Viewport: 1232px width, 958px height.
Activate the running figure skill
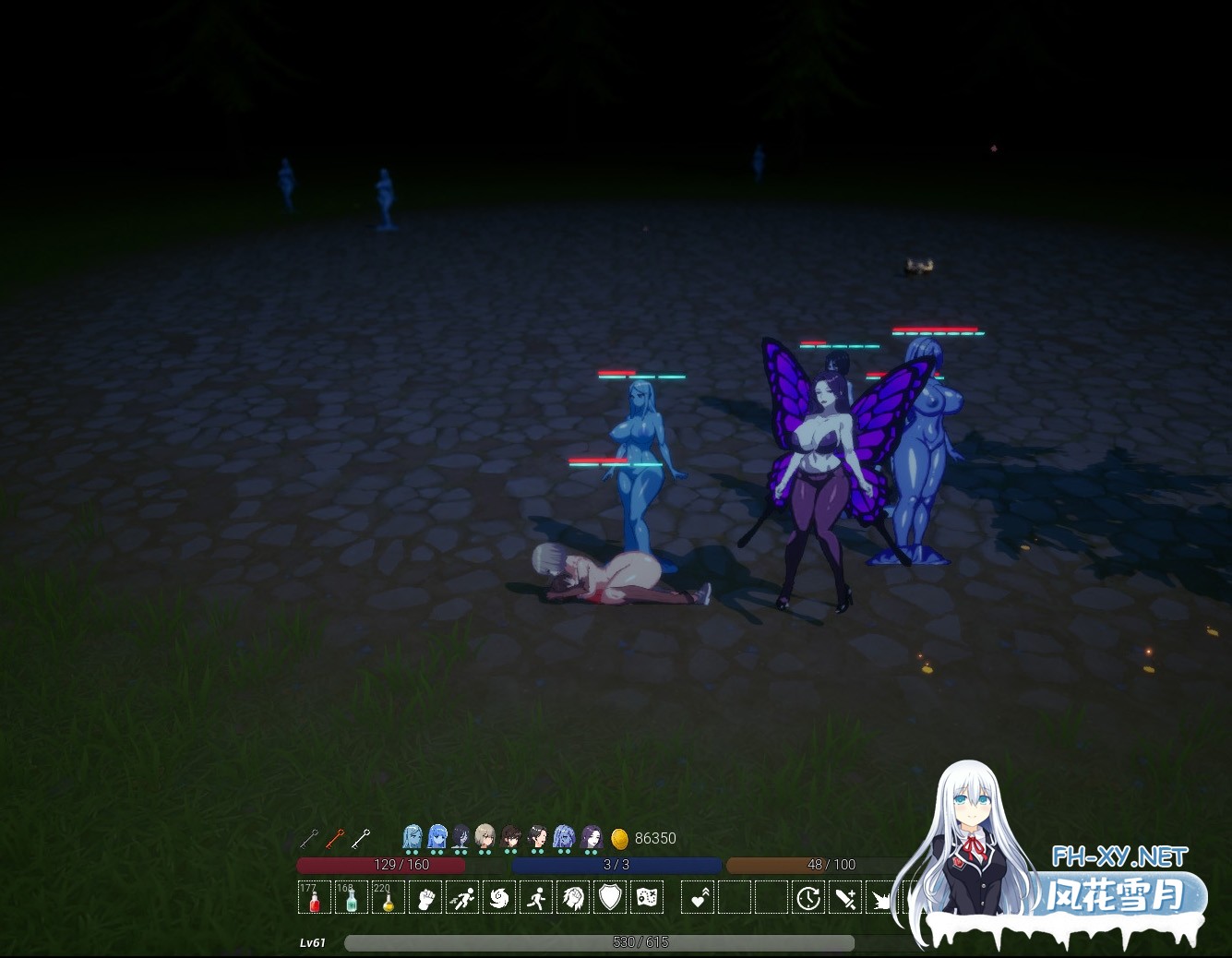pos(536,897)
